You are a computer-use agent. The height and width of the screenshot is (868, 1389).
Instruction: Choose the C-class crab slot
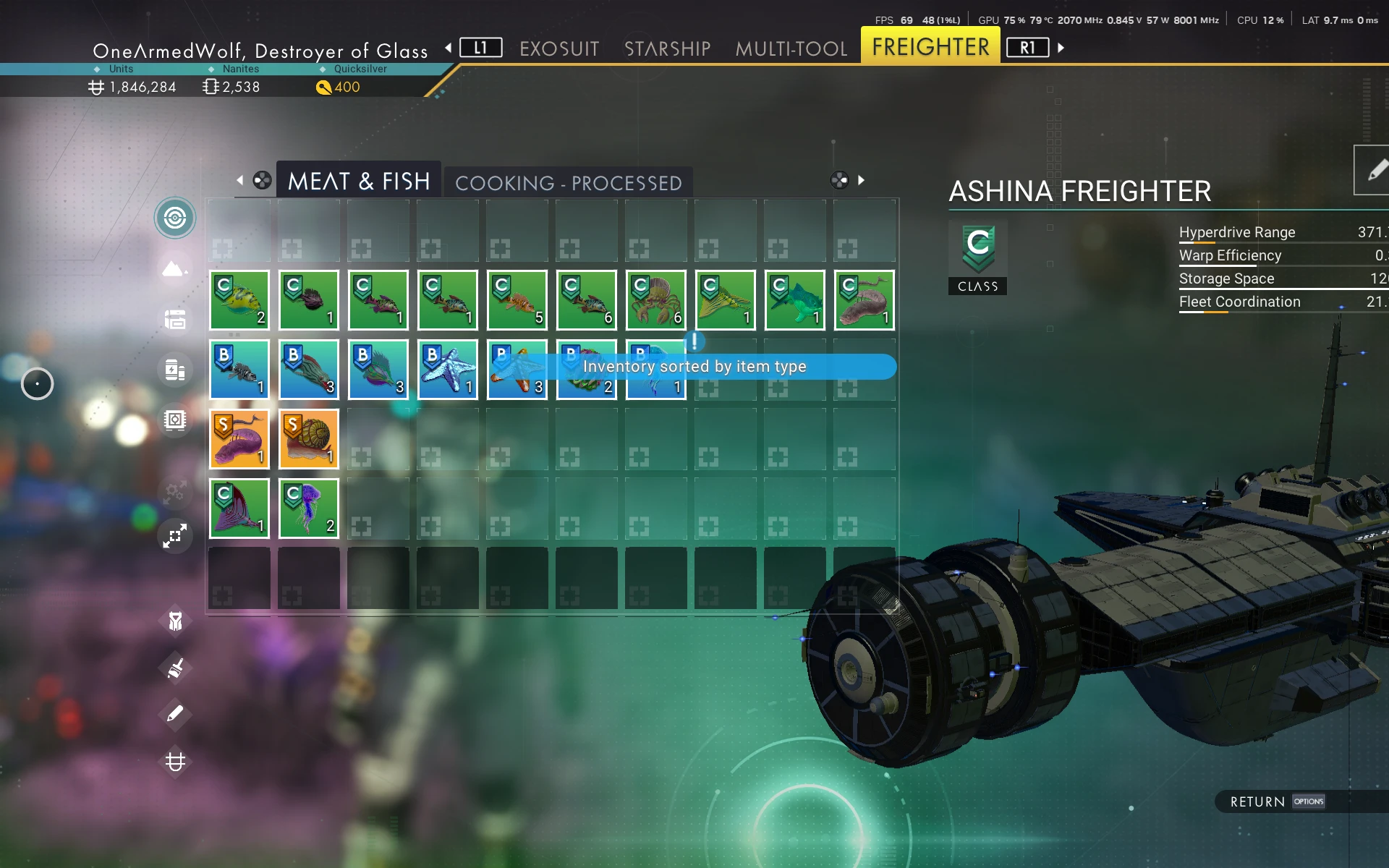[656, 300]
